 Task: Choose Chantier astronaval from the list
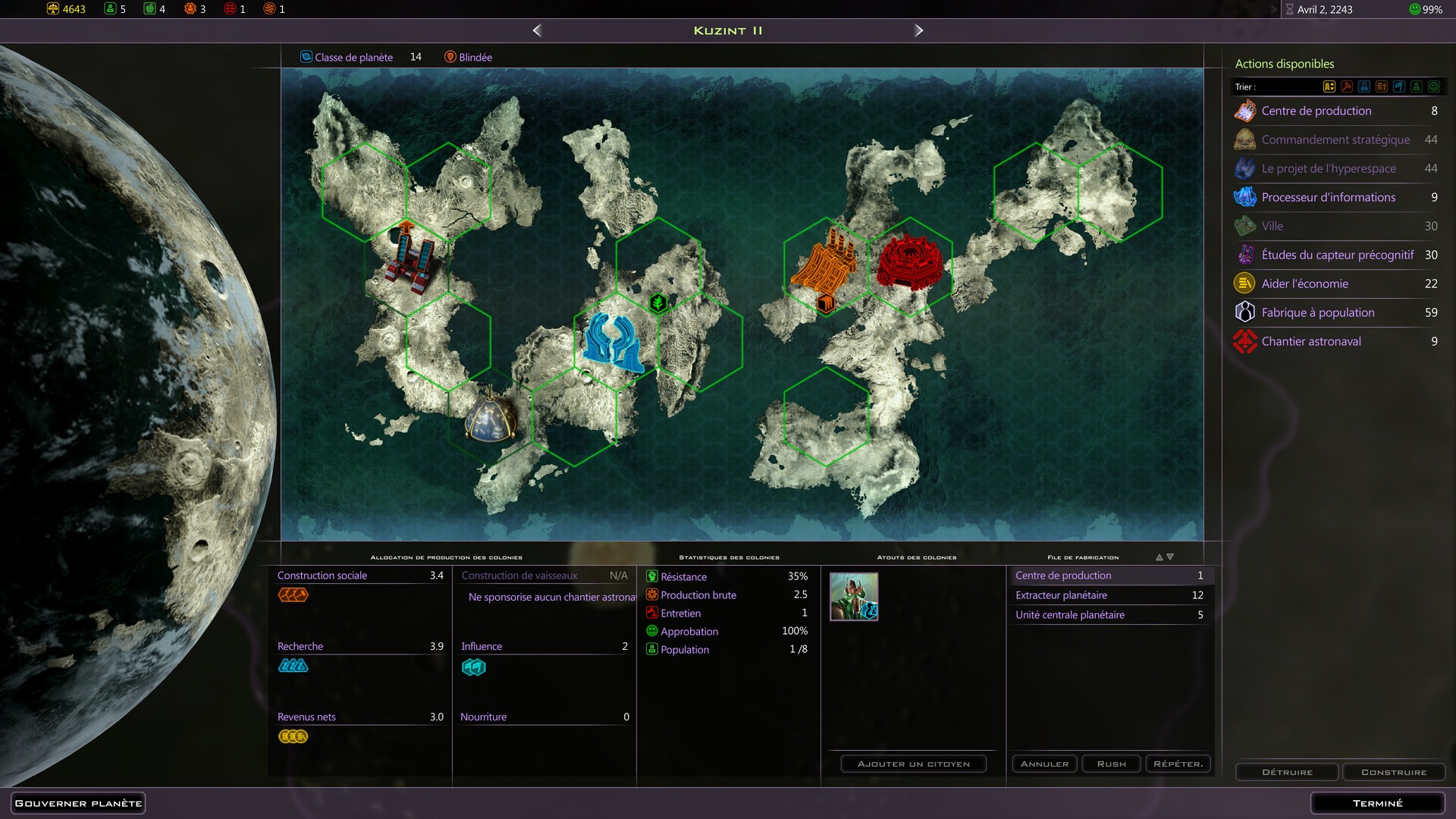[x=1310, y=341]
